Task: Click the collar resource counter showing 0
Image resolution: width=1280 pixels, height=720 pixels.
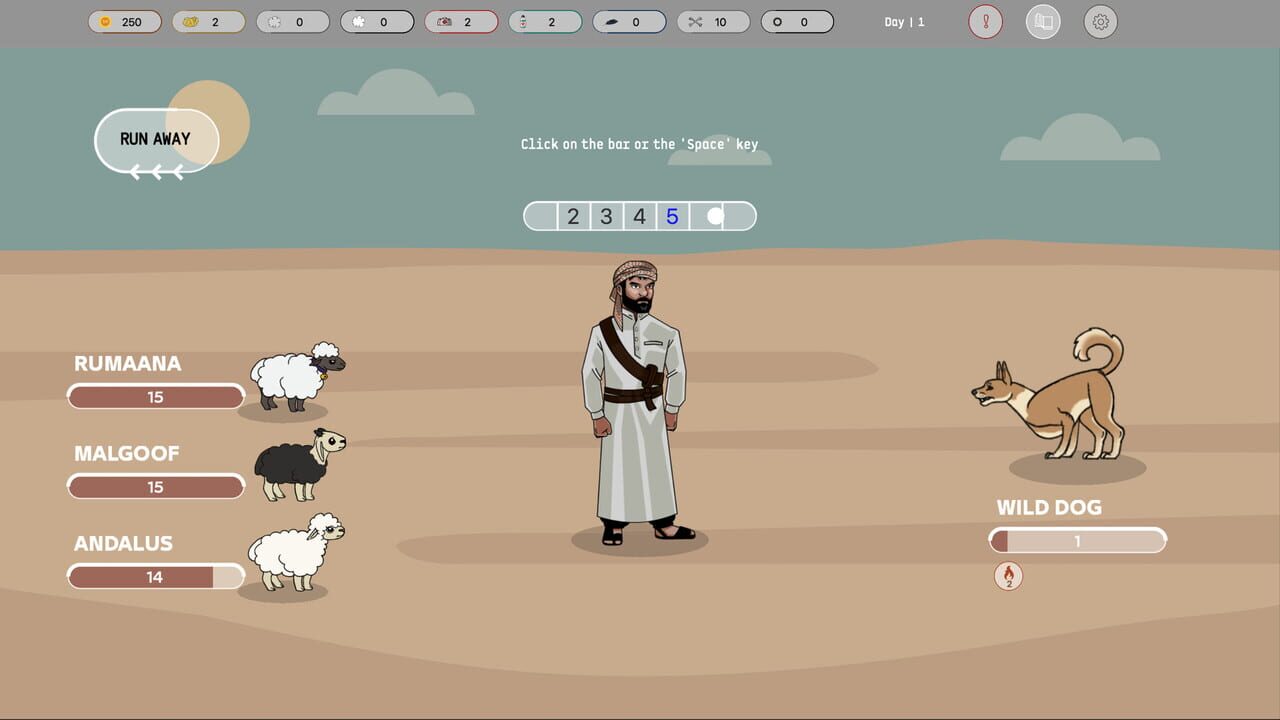Action: tap(797, 21)
